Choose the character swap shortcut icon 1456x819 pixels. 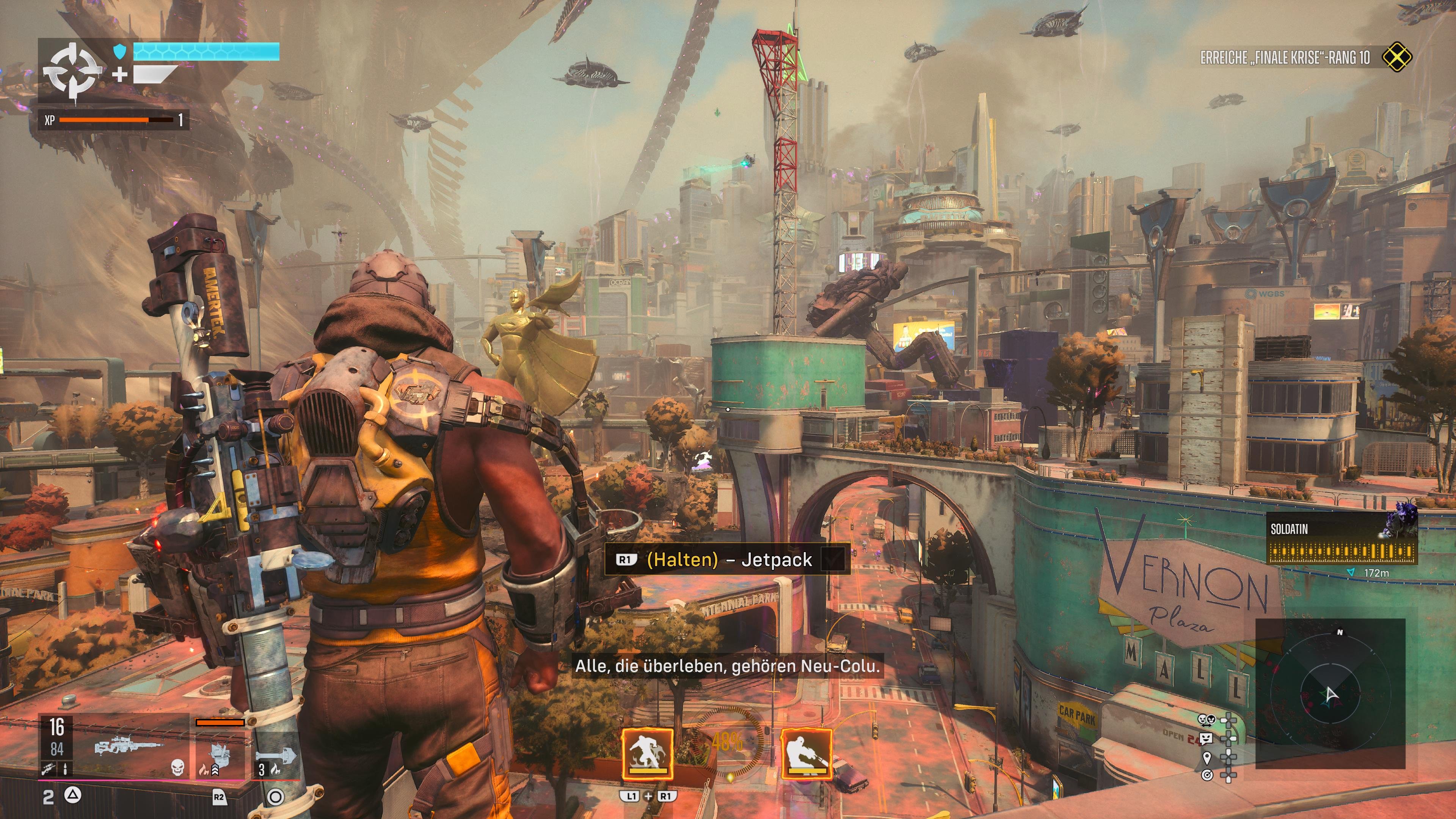click(x=1207, y=720)
